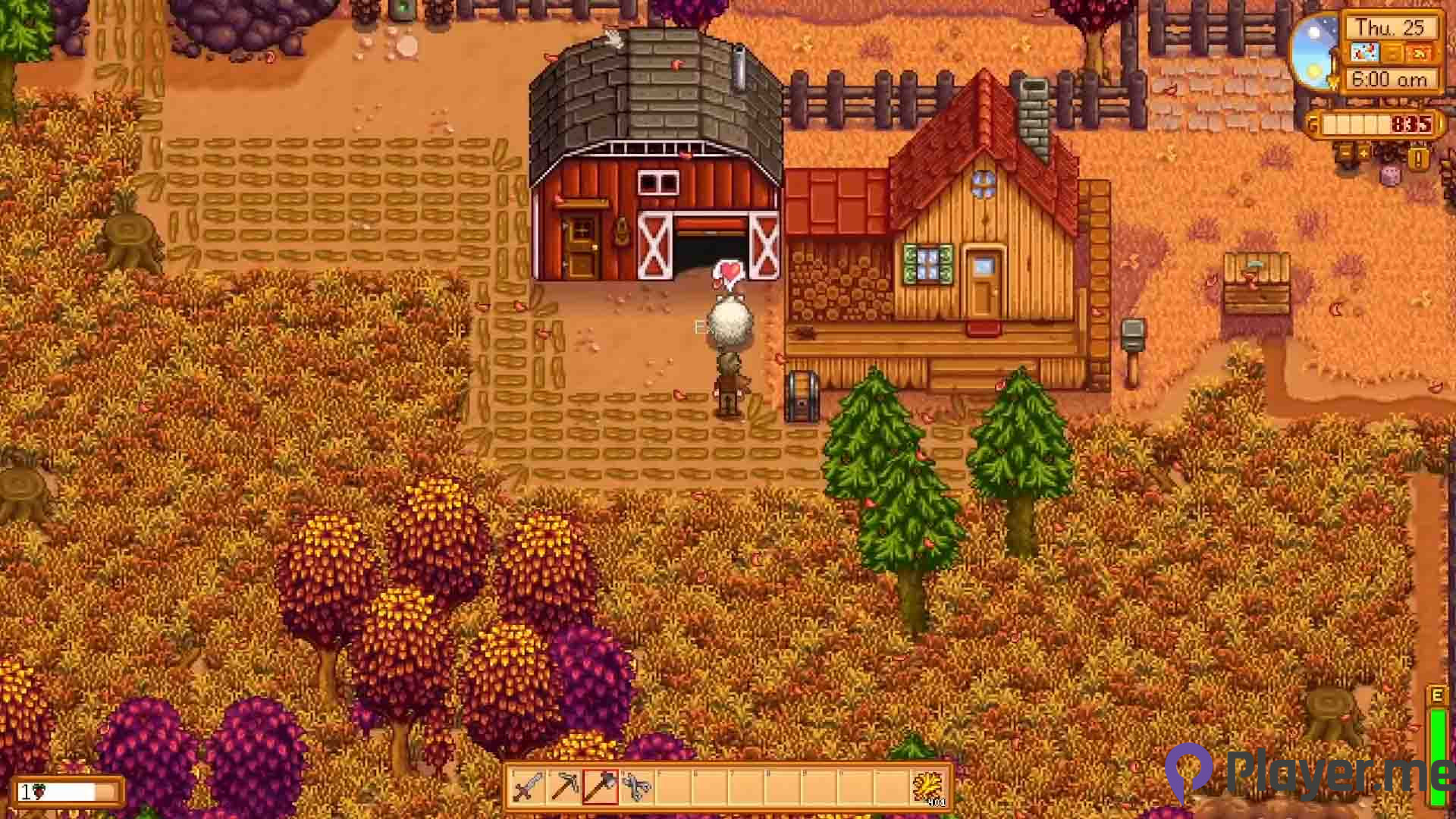Click the windy weather icon below the date
1456x819 pixels.
pos(1365,52)
